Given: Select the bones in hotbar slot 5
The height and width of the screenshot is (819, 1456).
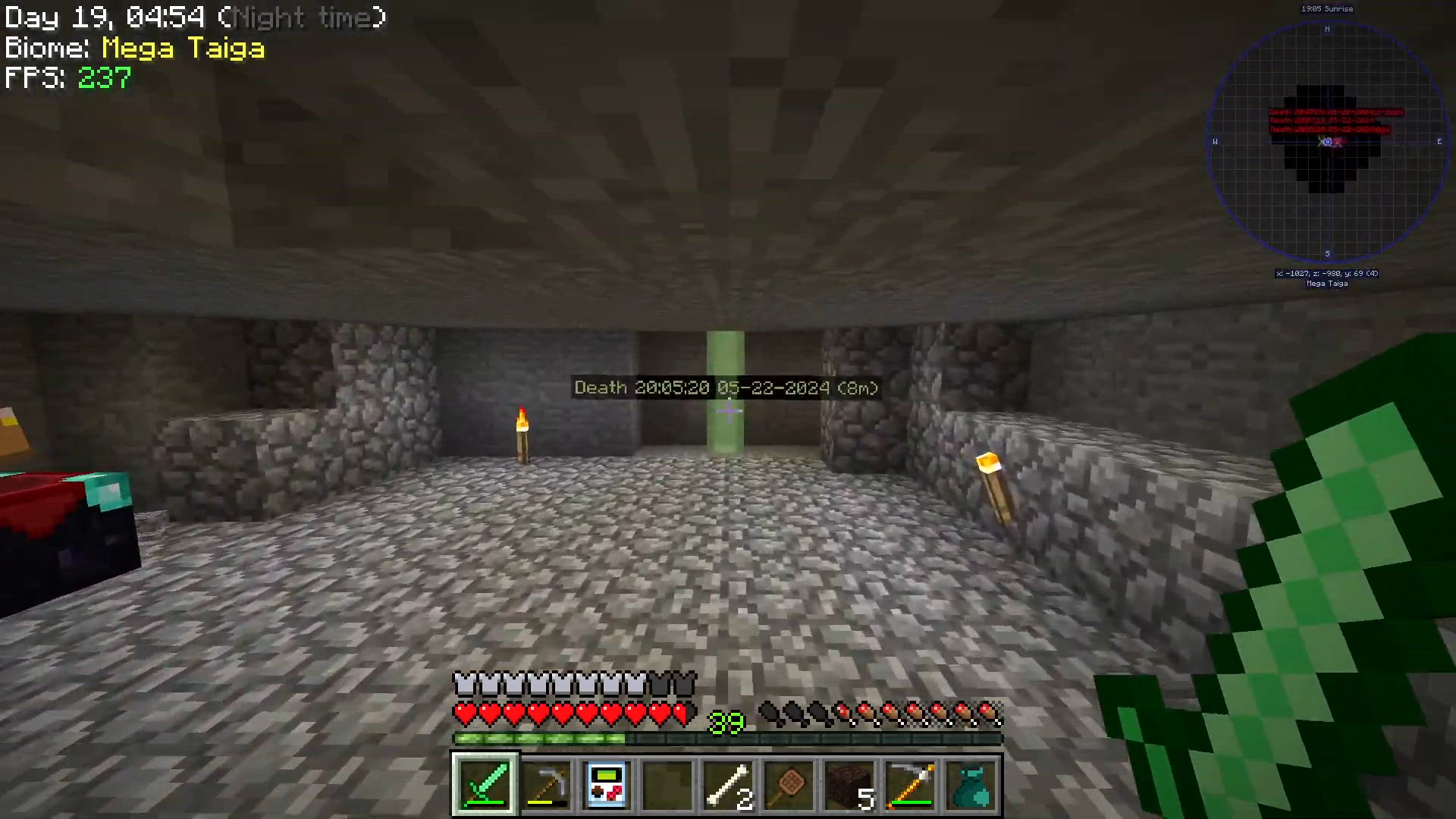Looking at the screenshot, I should (729, 784).
